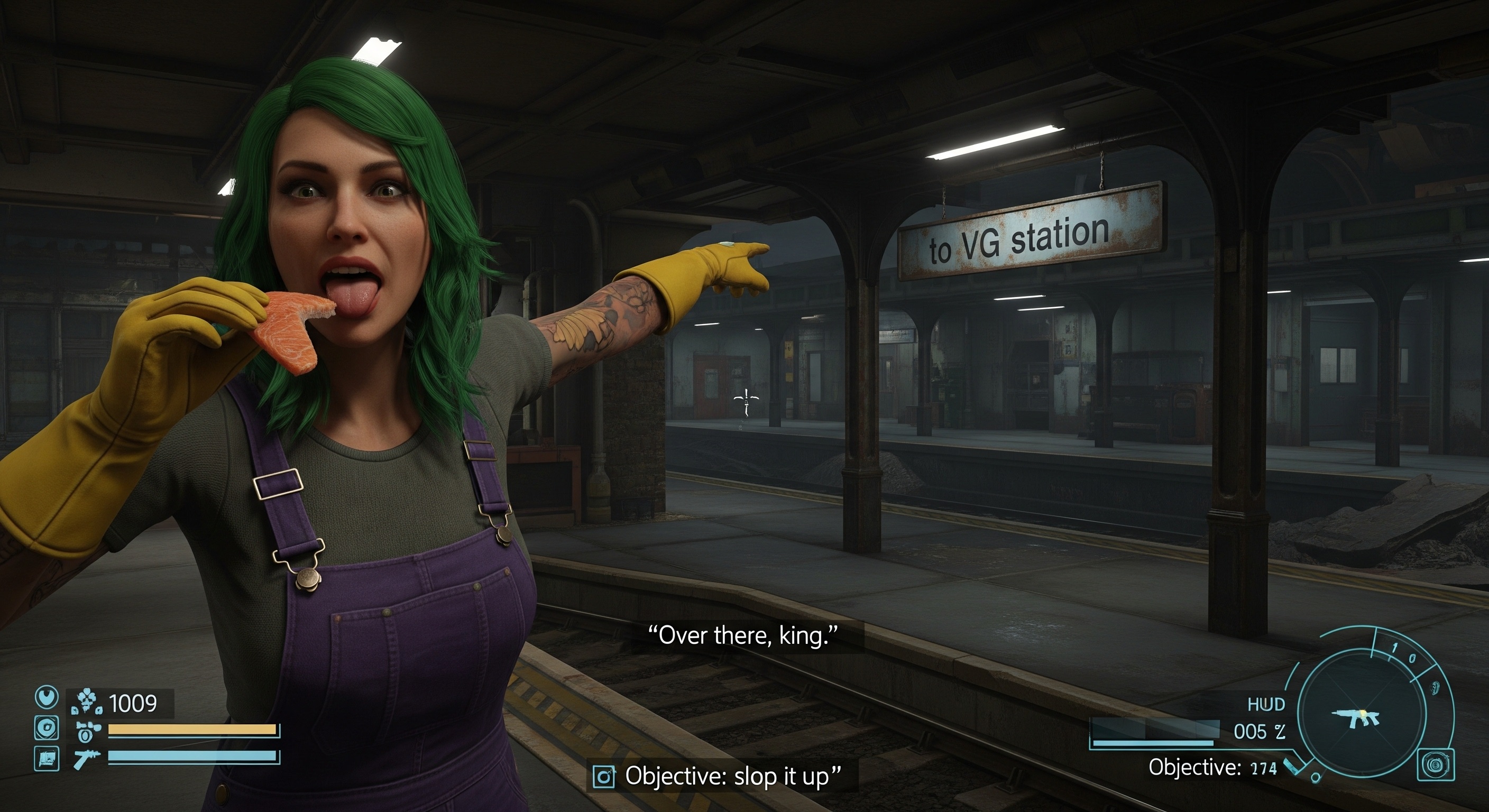The width and height of the screenshot is (1489, 812).
Task: Open the square map-page icon on the left HUD
Action: (47, 758)
